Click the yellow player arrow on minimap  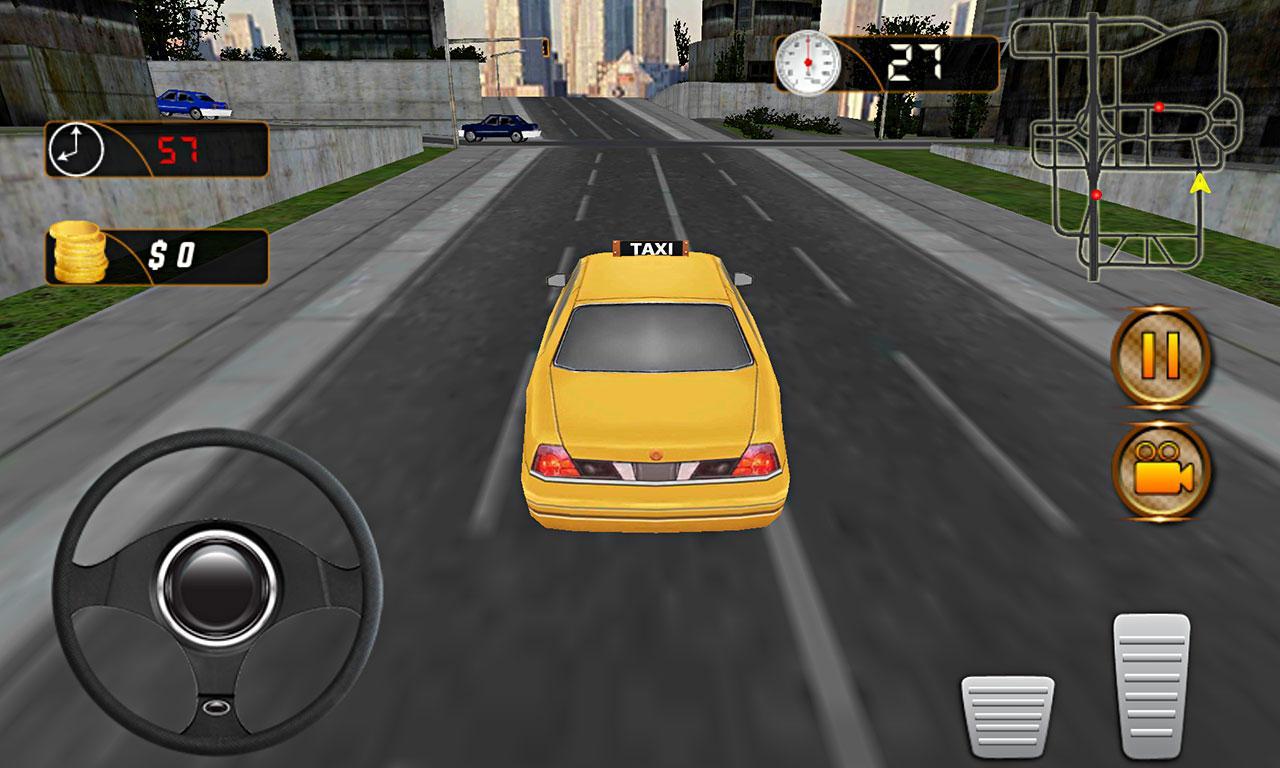(1199, 185)
